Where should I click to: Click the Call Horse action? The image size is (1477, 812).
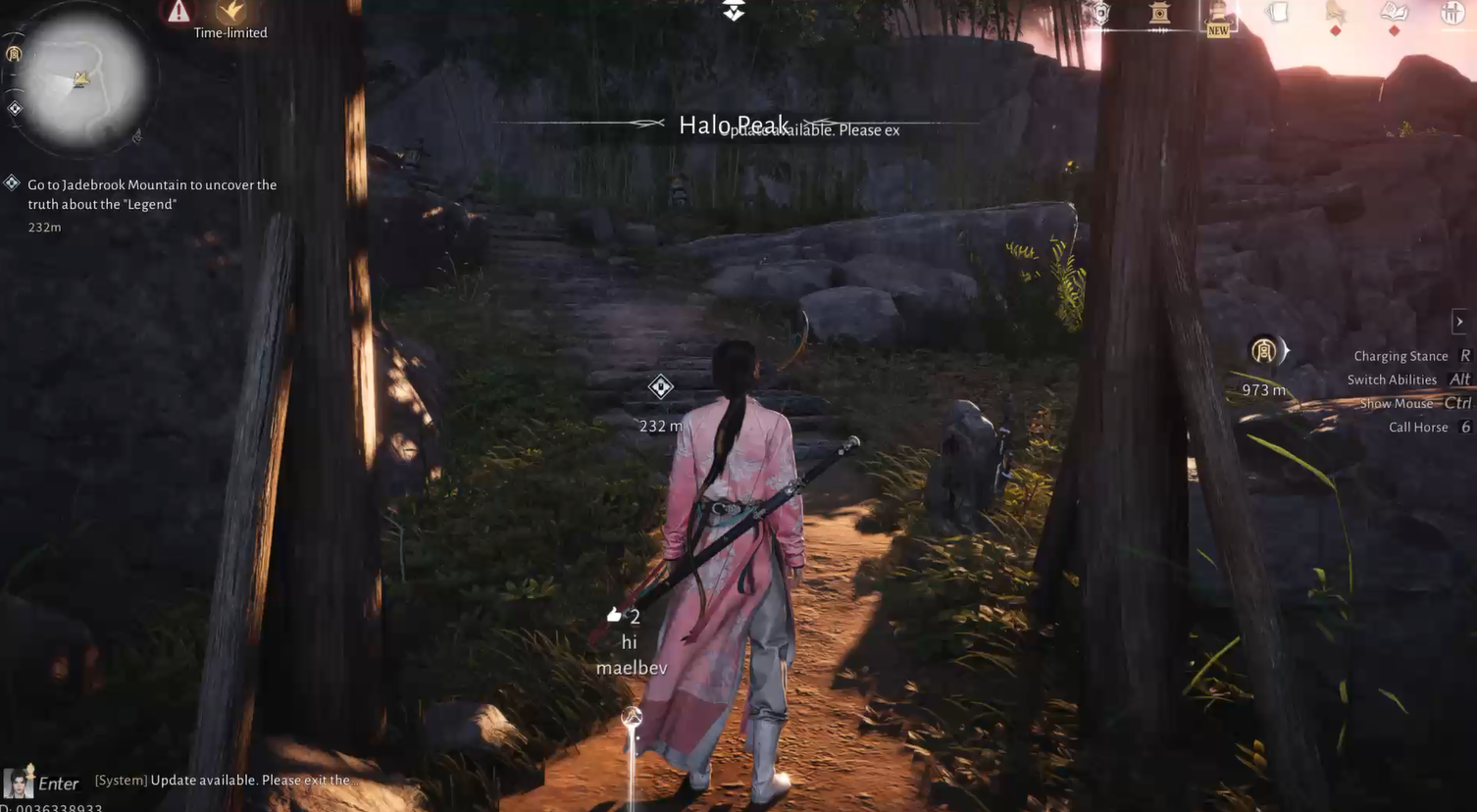[x=1418, y=425]
